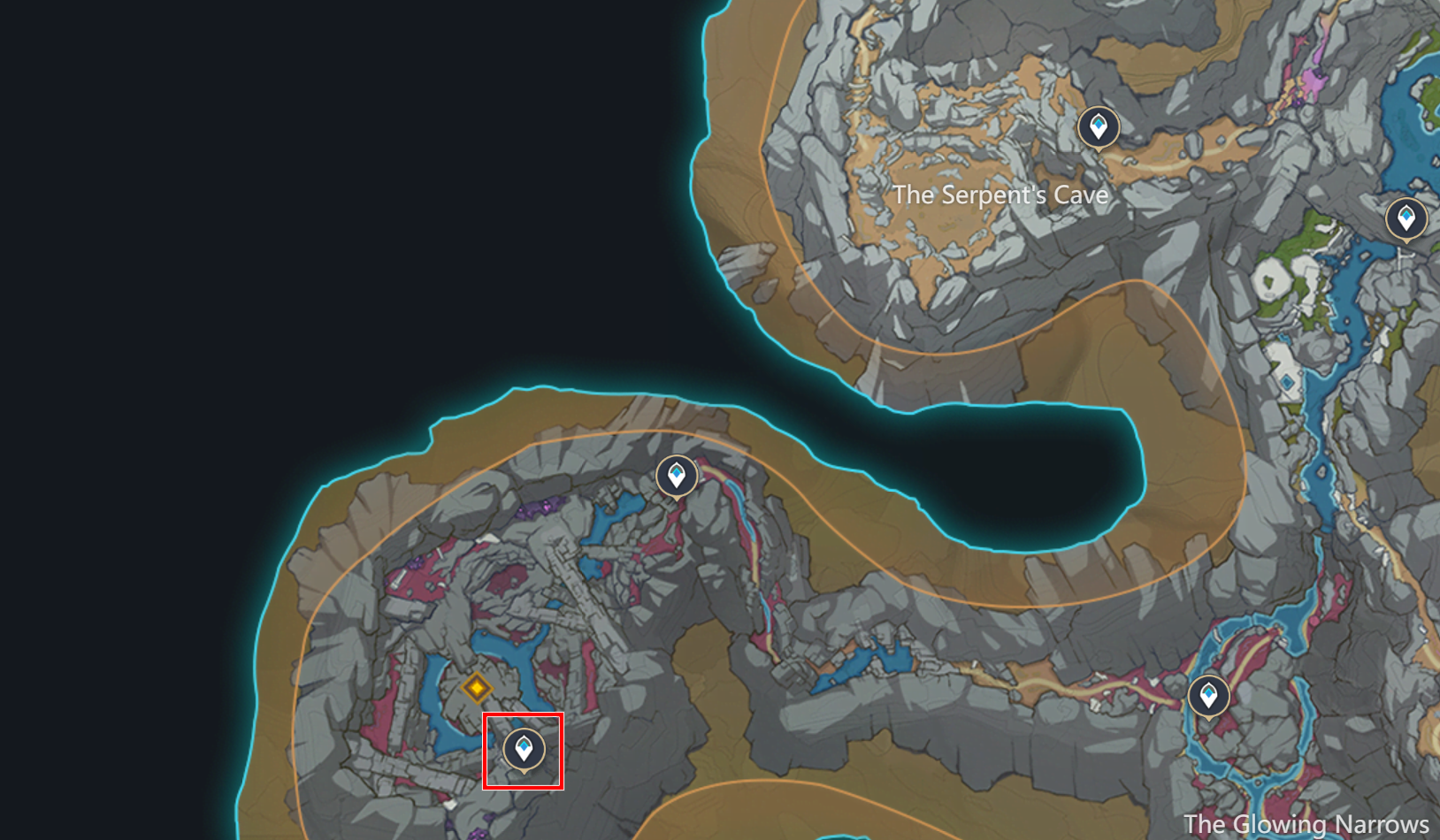Select the teleport waypoint above The Glowing Narrows label
Image resolution: width=1440 pixels, height=840 pixels.
(x=1210, y=696)
